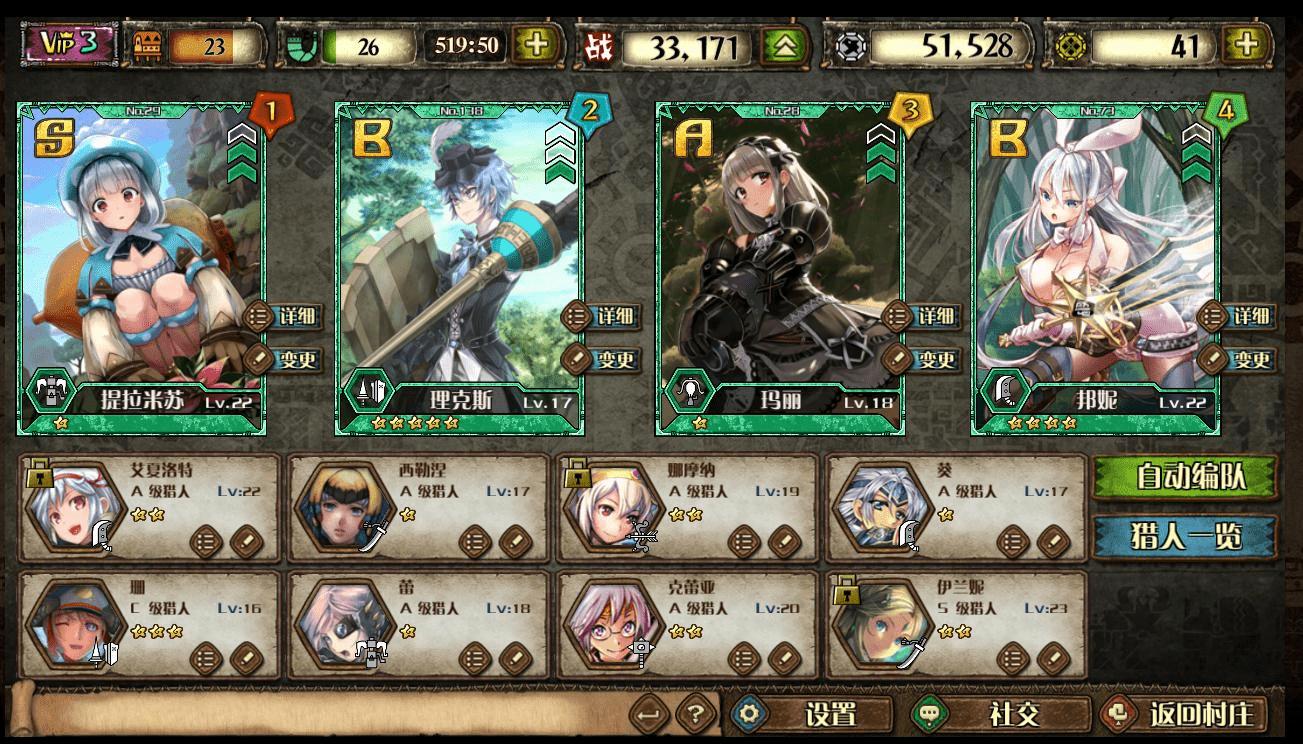1303x744 pixels.
Task: Click the green upgrade arrow beside battle power
Action: pos(785,46)
